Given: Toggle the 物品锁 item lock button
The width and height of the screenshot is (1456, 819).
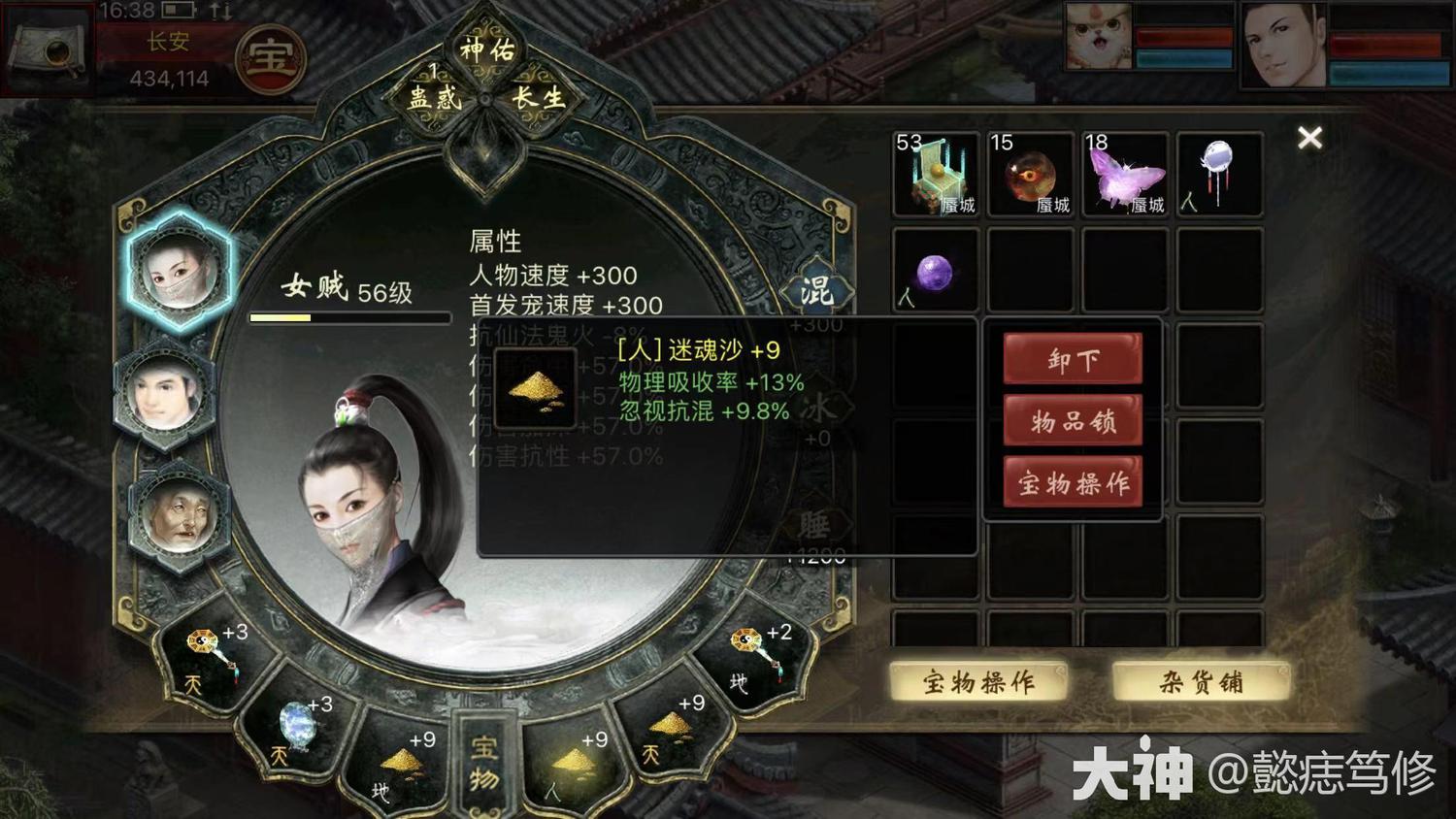Looking at the screenshot, I should (x=1073, y=421).
